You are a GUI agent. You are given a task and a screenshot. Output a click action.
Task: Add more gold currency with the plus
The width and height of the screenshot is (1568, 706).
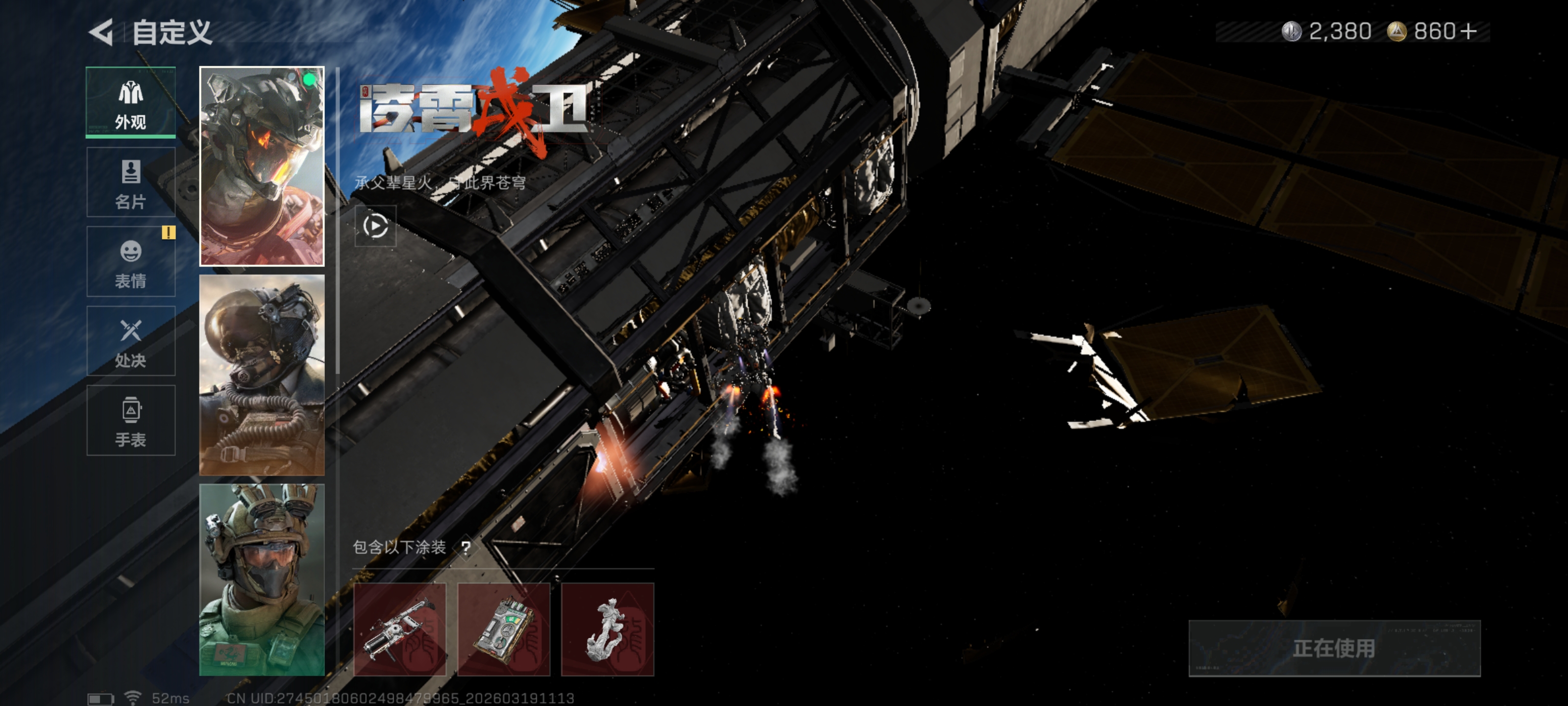click(x=1469, y=31)
